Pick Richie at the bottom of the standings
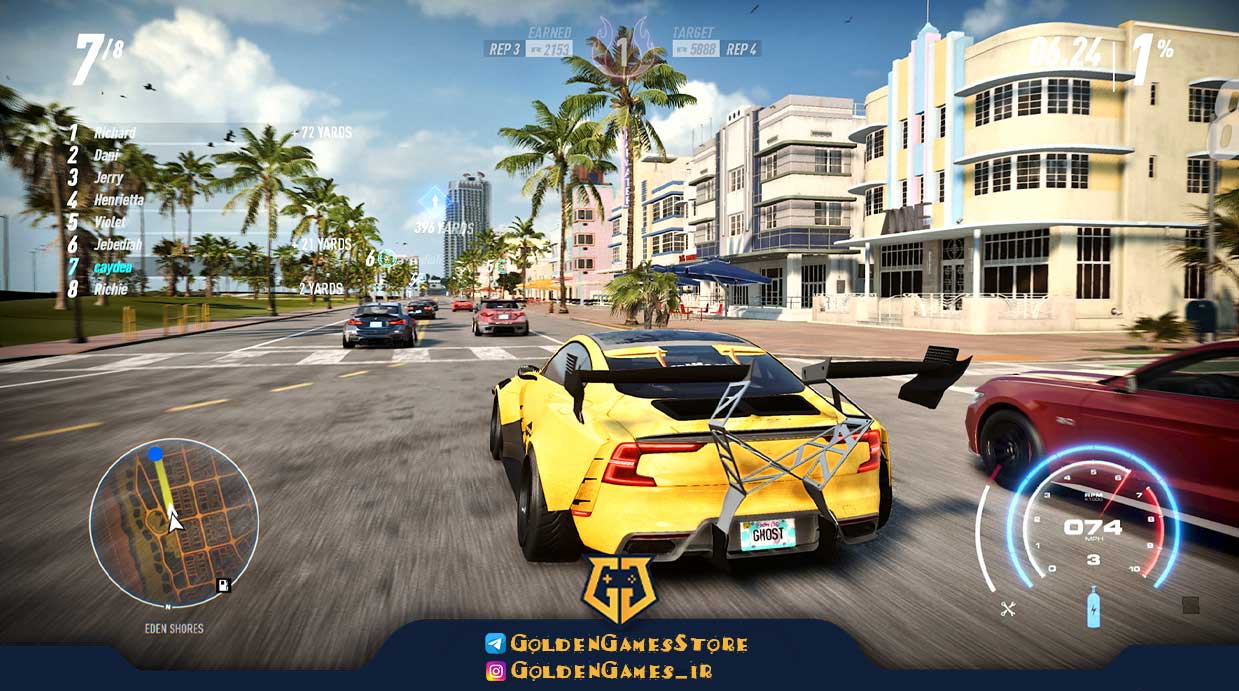 (109, 289)
